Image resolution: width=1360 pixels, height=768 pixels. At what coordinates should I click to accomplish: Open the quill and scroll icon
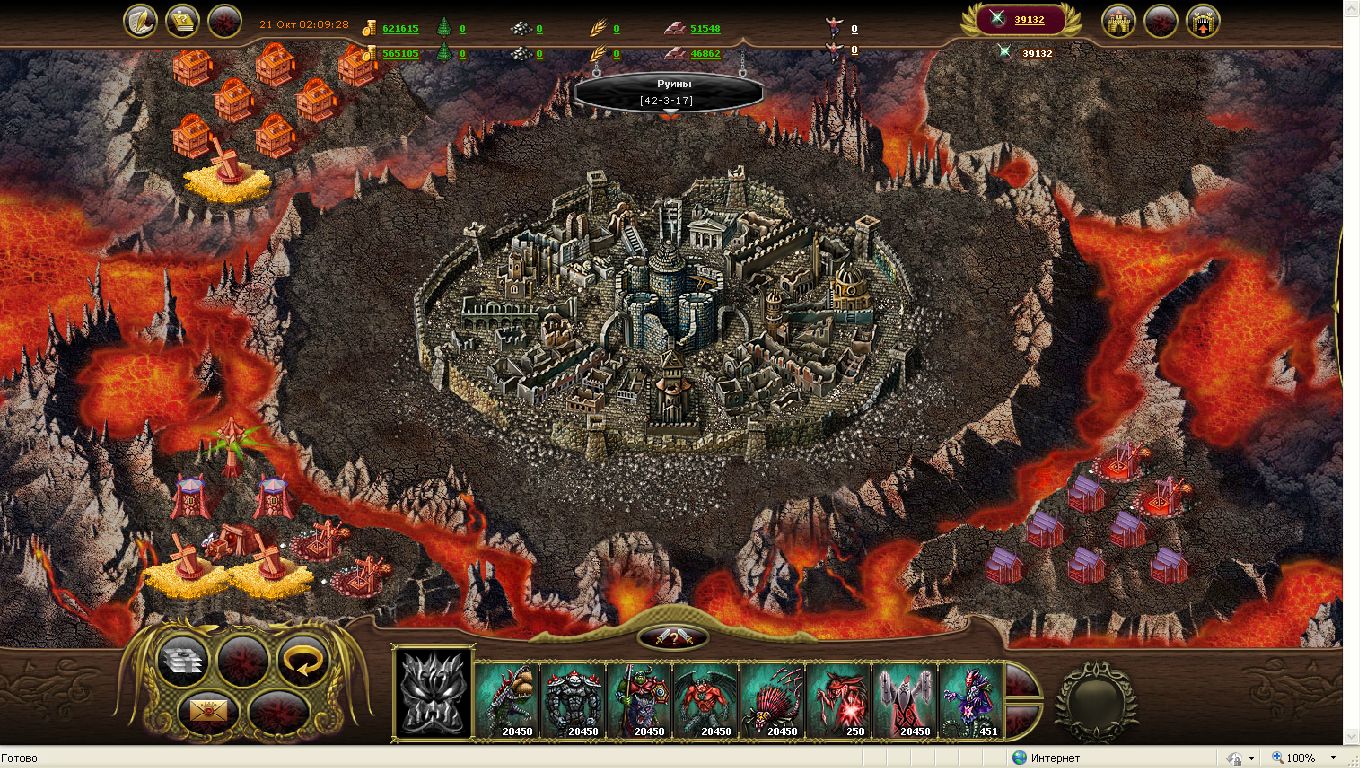pos(140,21)
